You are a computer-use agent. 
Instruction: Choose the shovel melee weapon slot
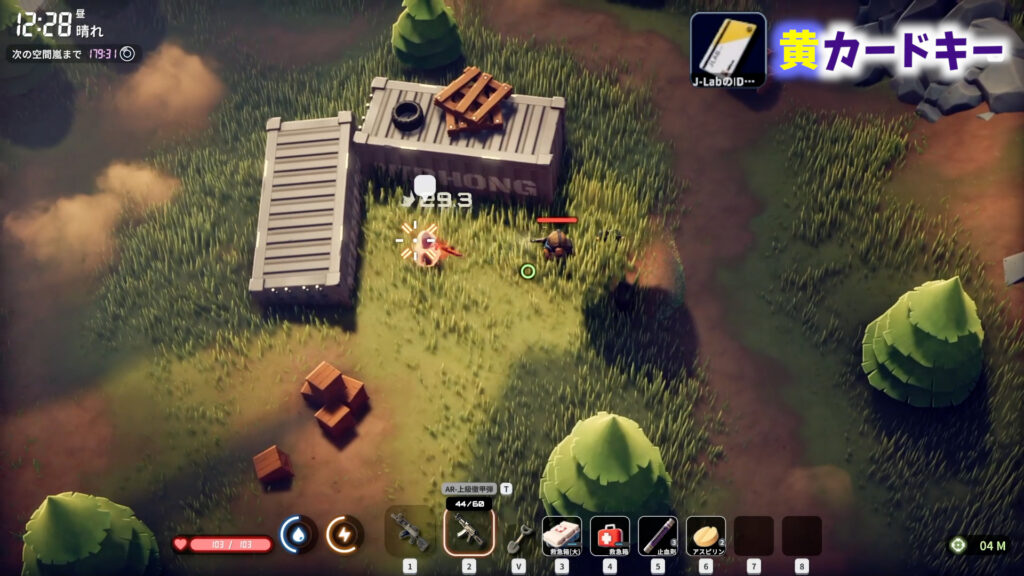tap(518, 536)
